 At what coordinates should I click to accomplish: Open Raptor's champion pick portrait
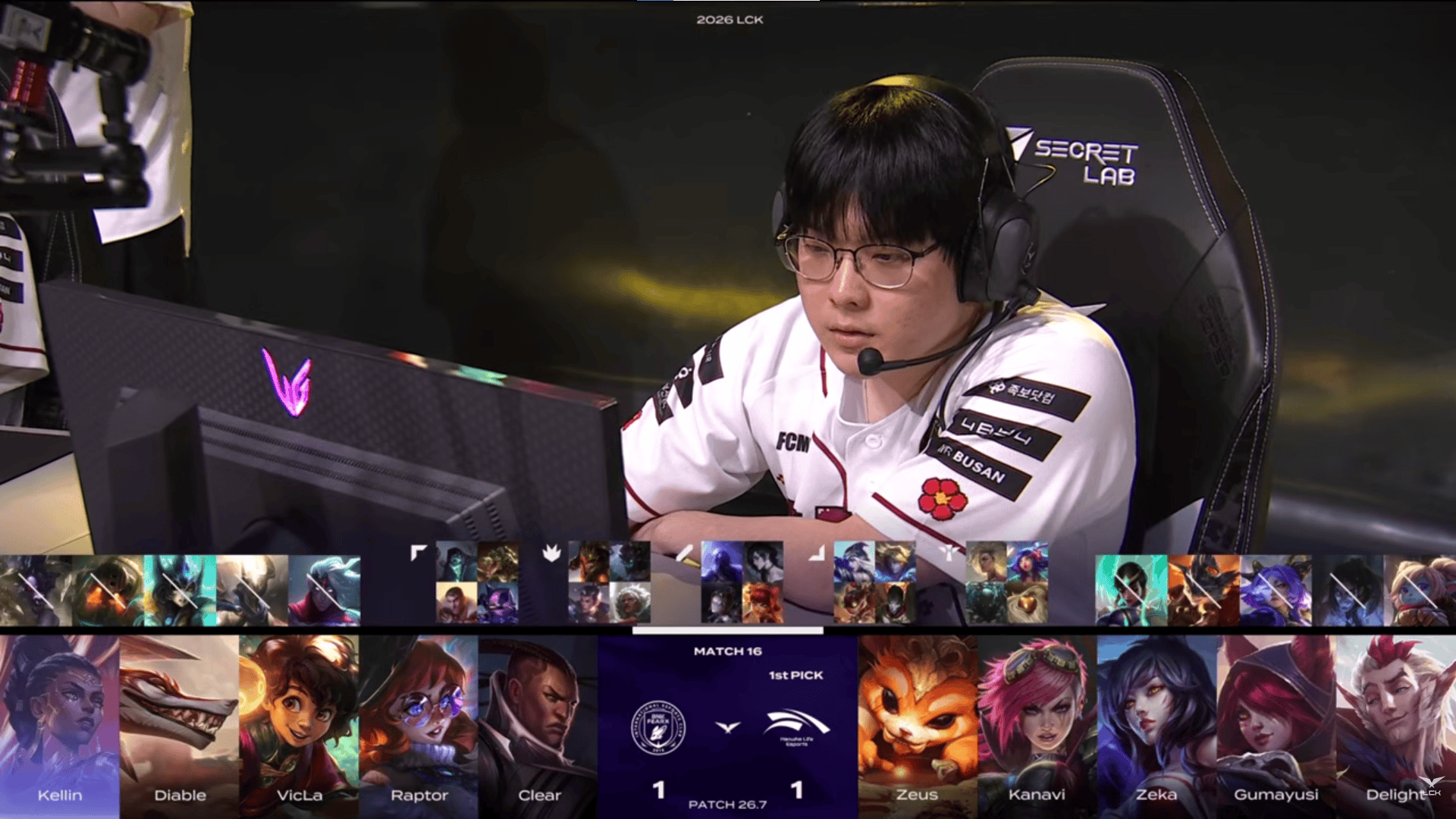pos(419,724)
